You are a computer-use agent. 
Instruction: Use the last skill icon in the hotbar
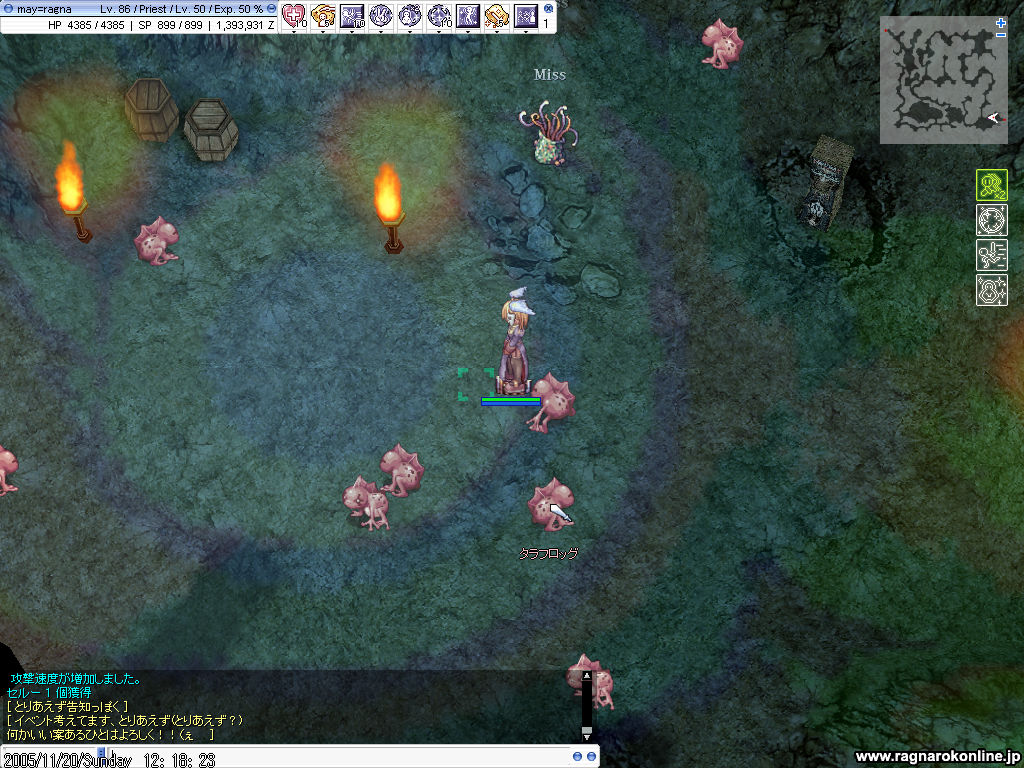[526, 15]
